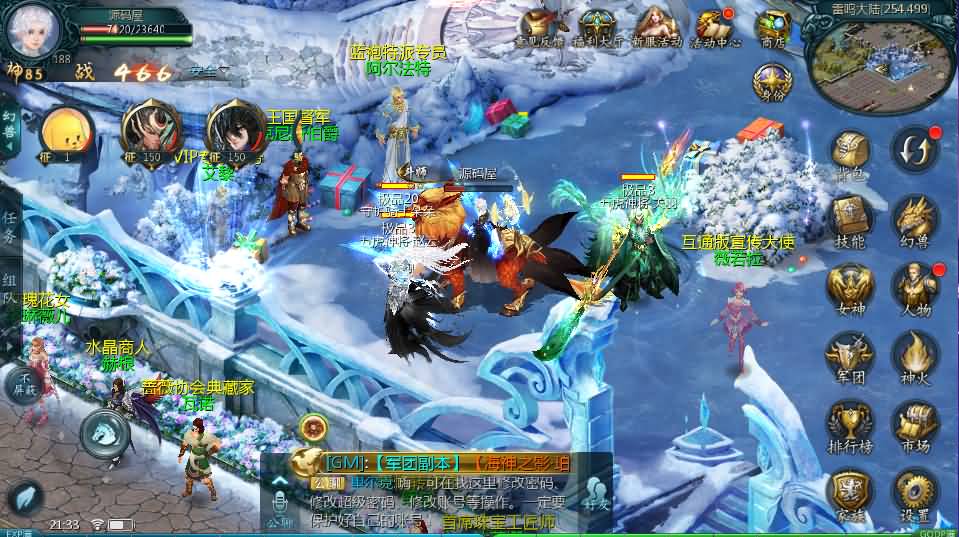959x537 pixels.
Task: Open the 好友 friends button
Action: tap(598, 490)
